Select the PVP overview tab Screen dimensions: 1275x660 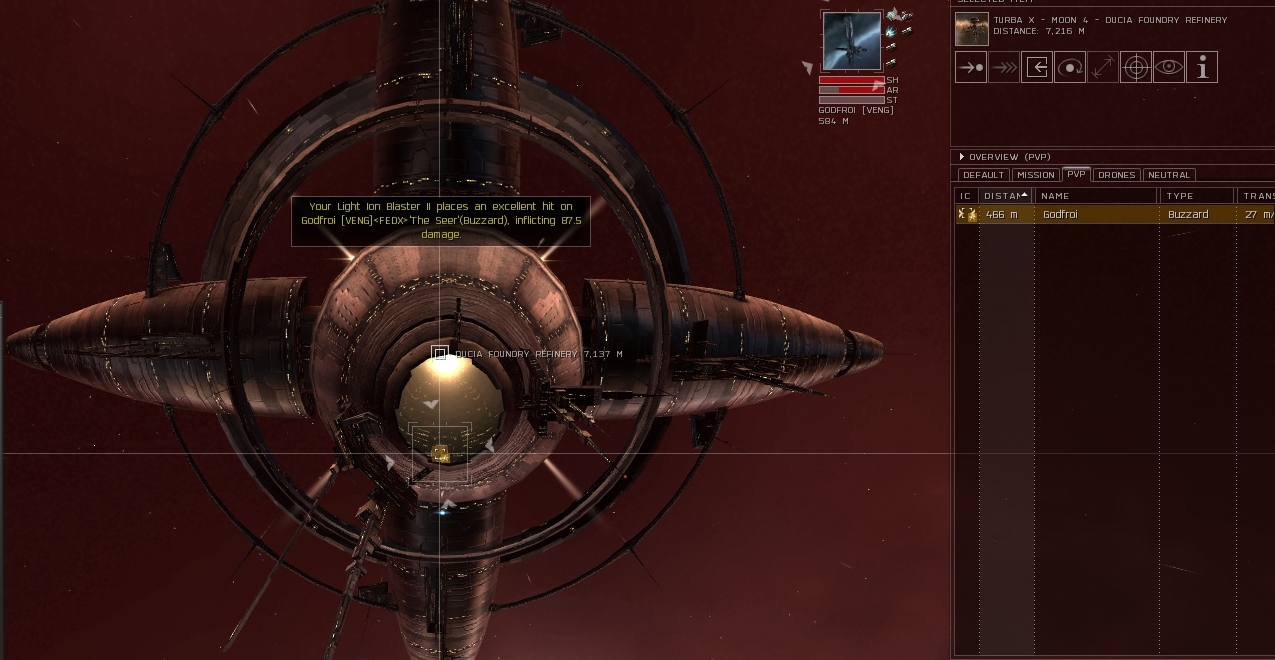(1076, 174)
